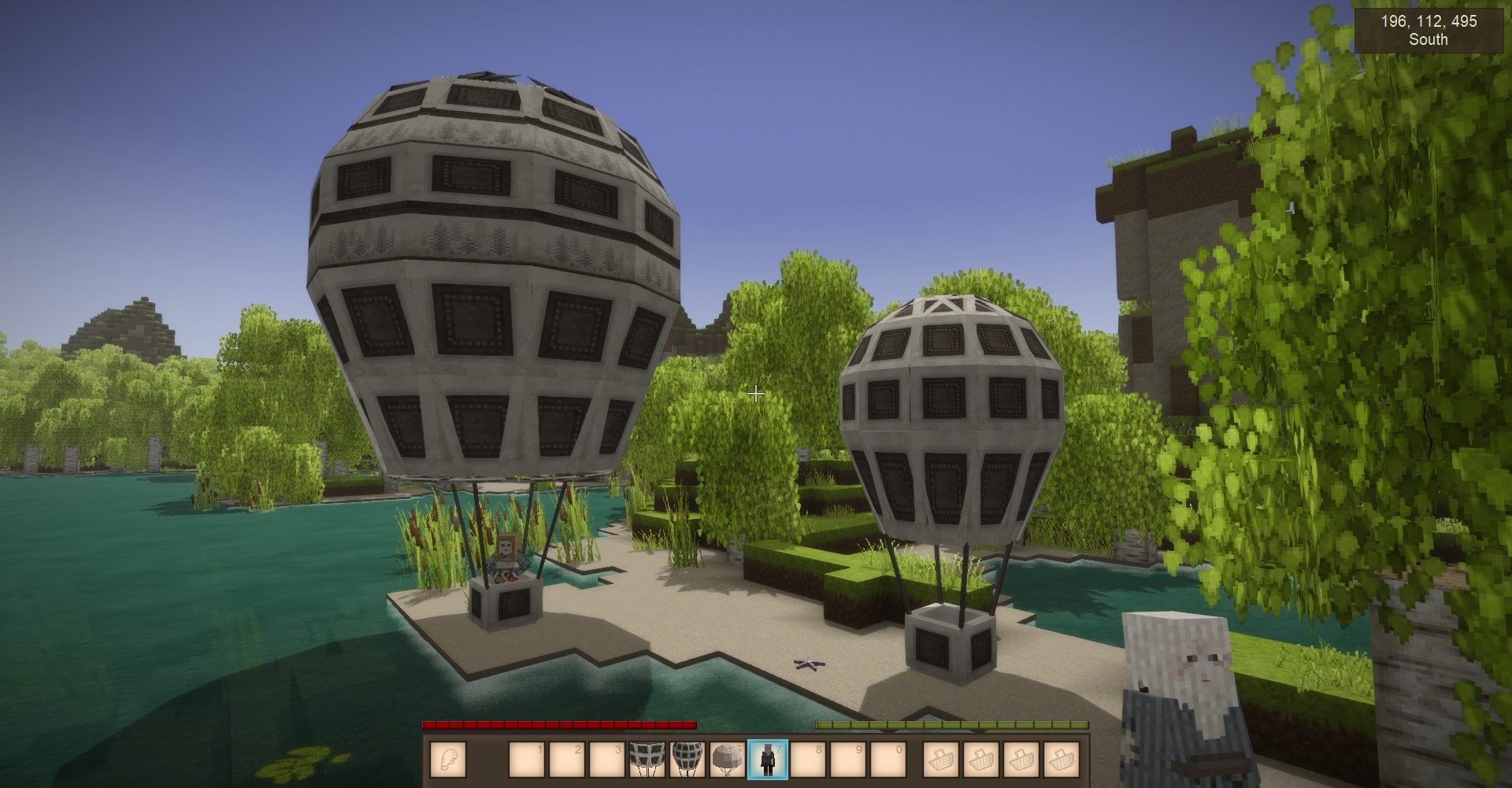Select empty hotbar slot numbered 3

[x=607, y=760]
